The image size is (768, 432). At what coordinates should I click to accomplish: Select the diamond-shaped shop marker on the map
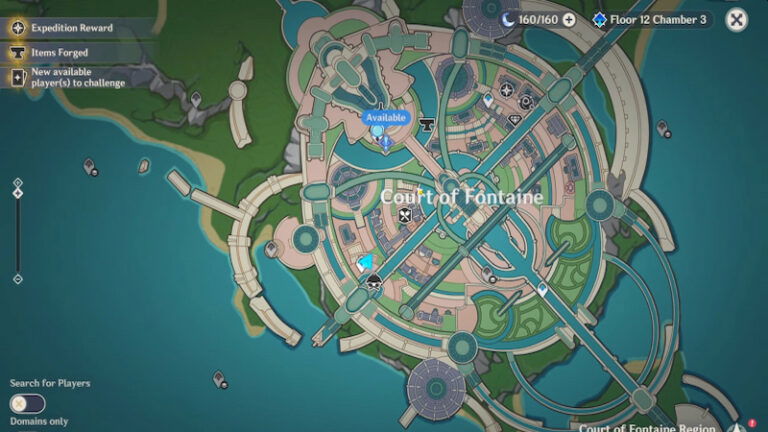515,119
